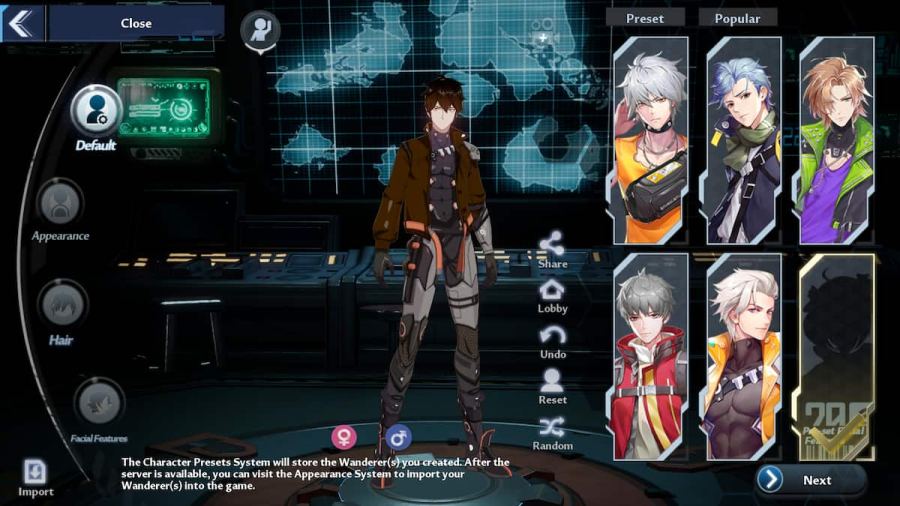Choose the silver-haired orange jacket preset
The width and height of the screenshot is (900, 506).
point(650,140)
